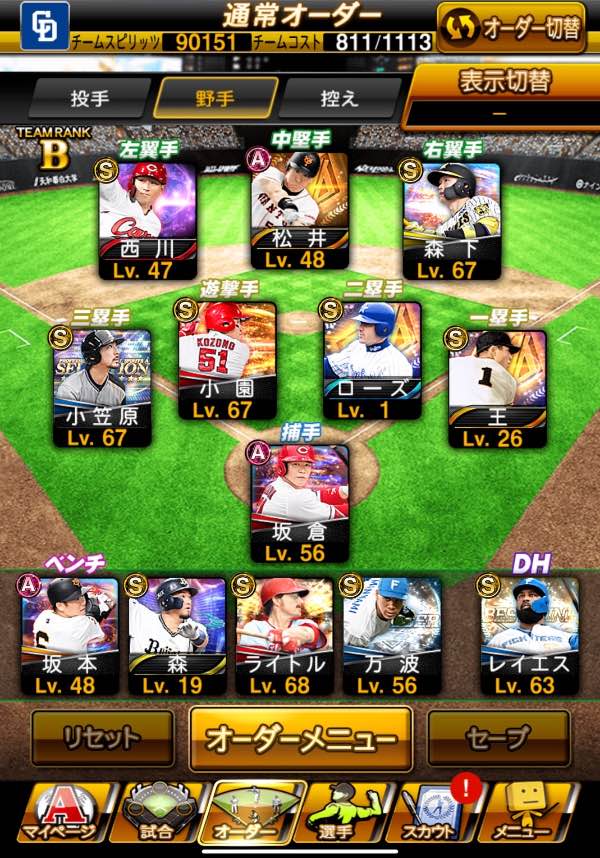This screenshot has width=600, height=858.
Task: Select catcher 坂倉 card
Action: 299,502
